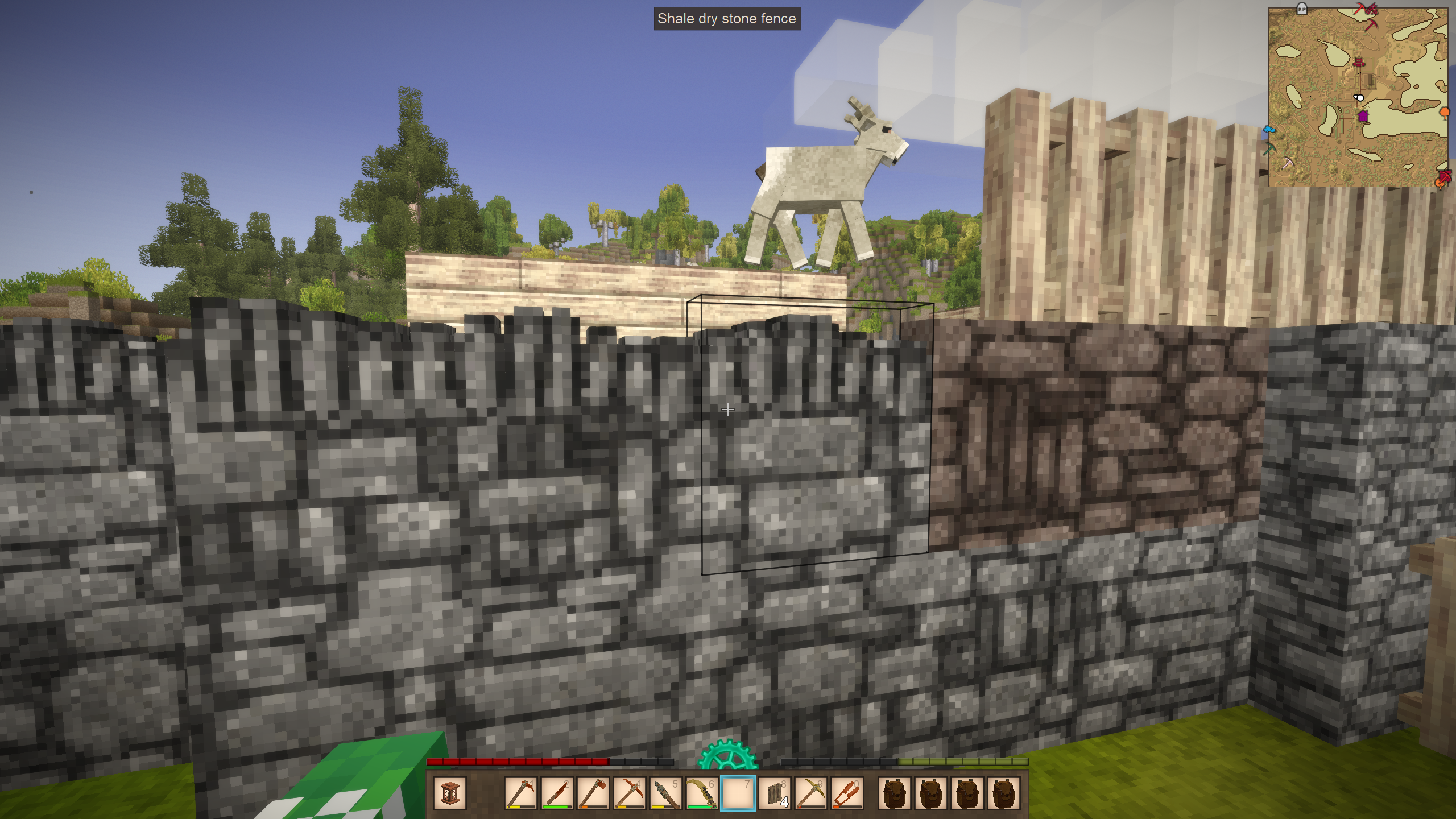
Task: Click the highlighted empty hotbar slot 7
Action: (738, 793)
